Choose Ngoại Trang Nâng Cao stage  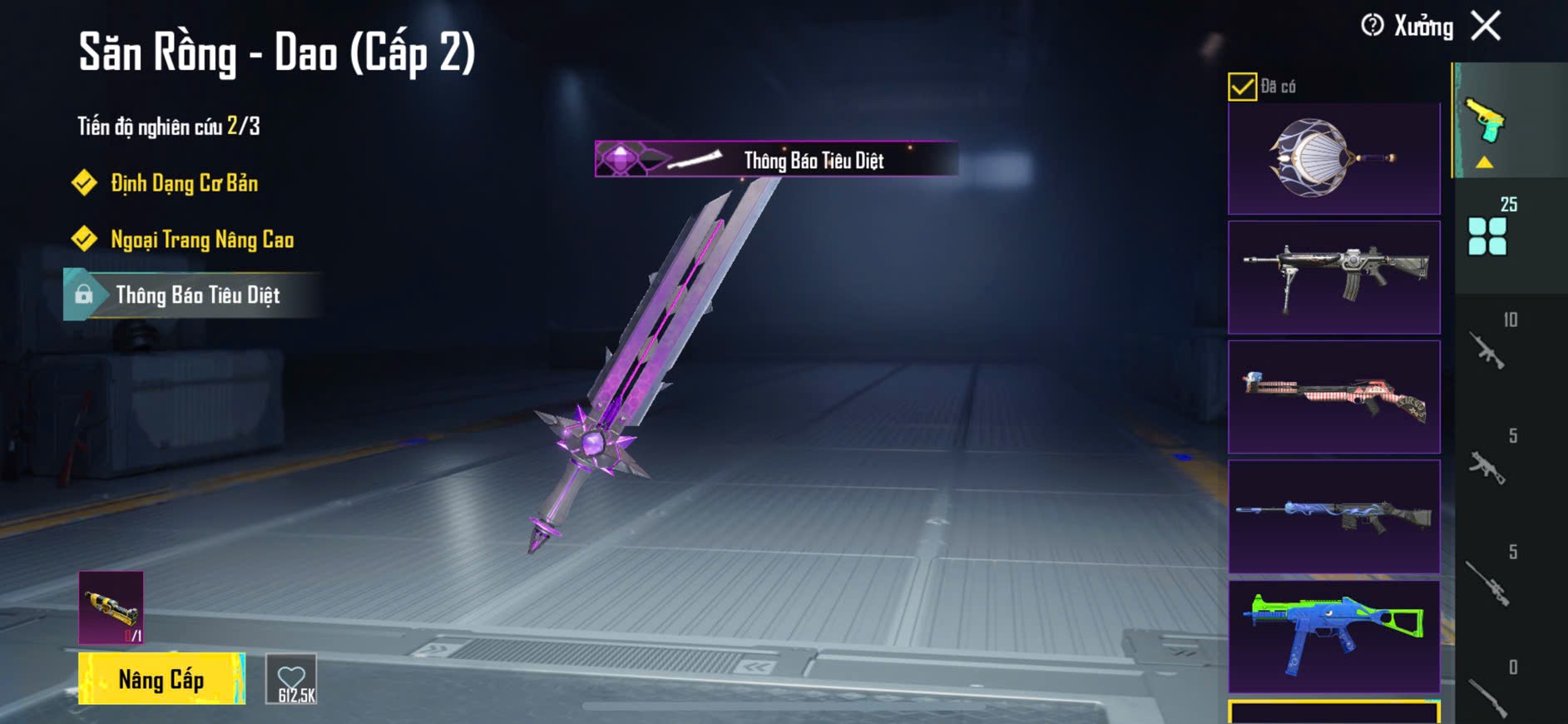[202, 240]
